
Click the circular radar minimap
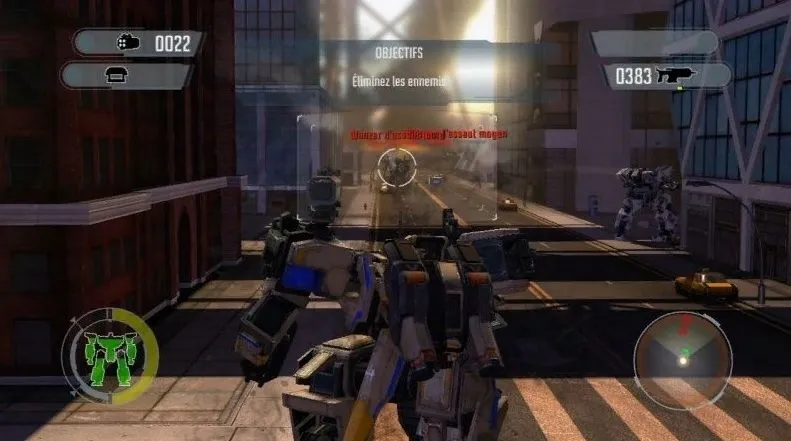683,346
